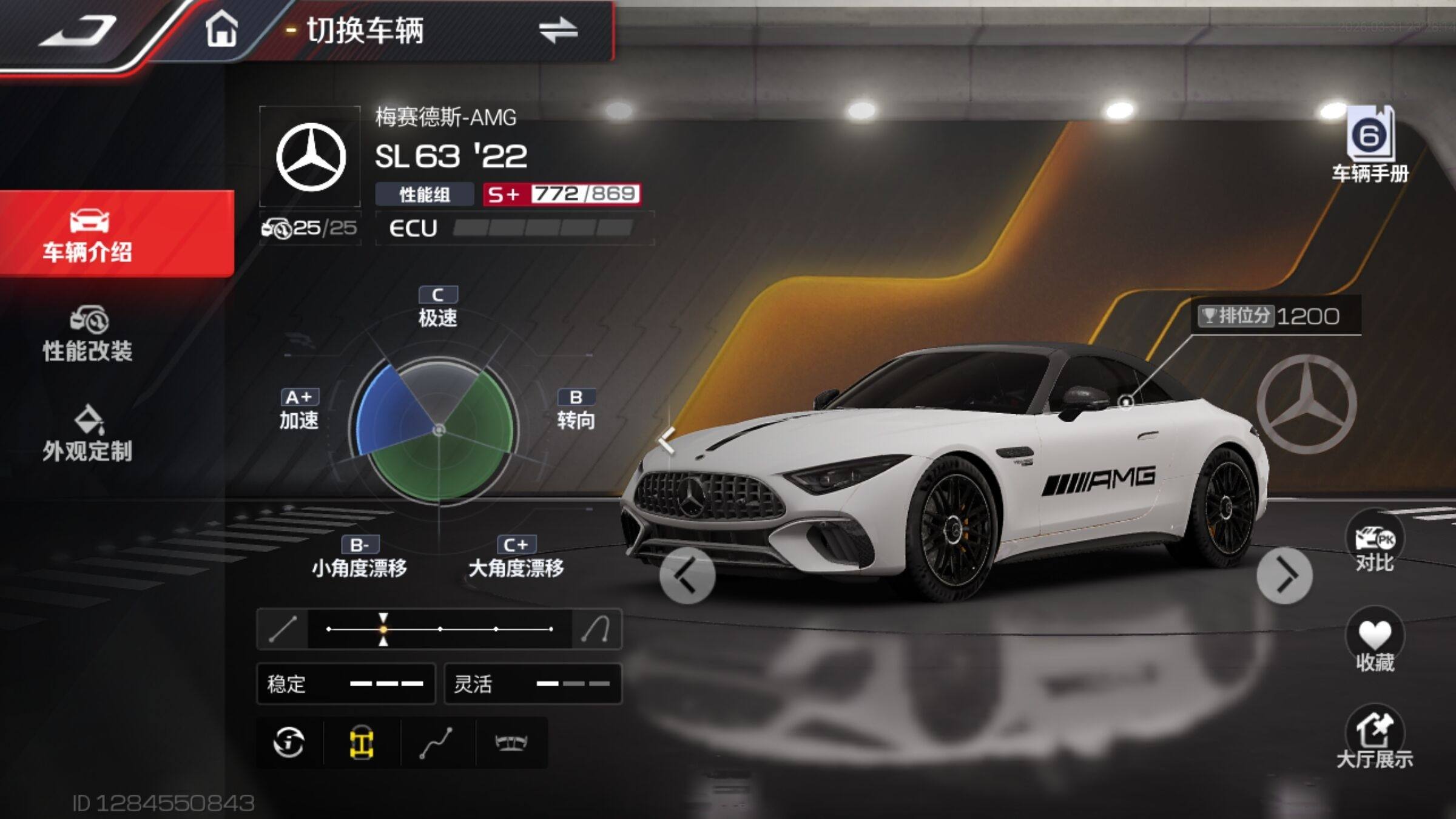Open the 对比 PK comparison
This screenshot has height=819, width=1456.
coord(1374,543)
